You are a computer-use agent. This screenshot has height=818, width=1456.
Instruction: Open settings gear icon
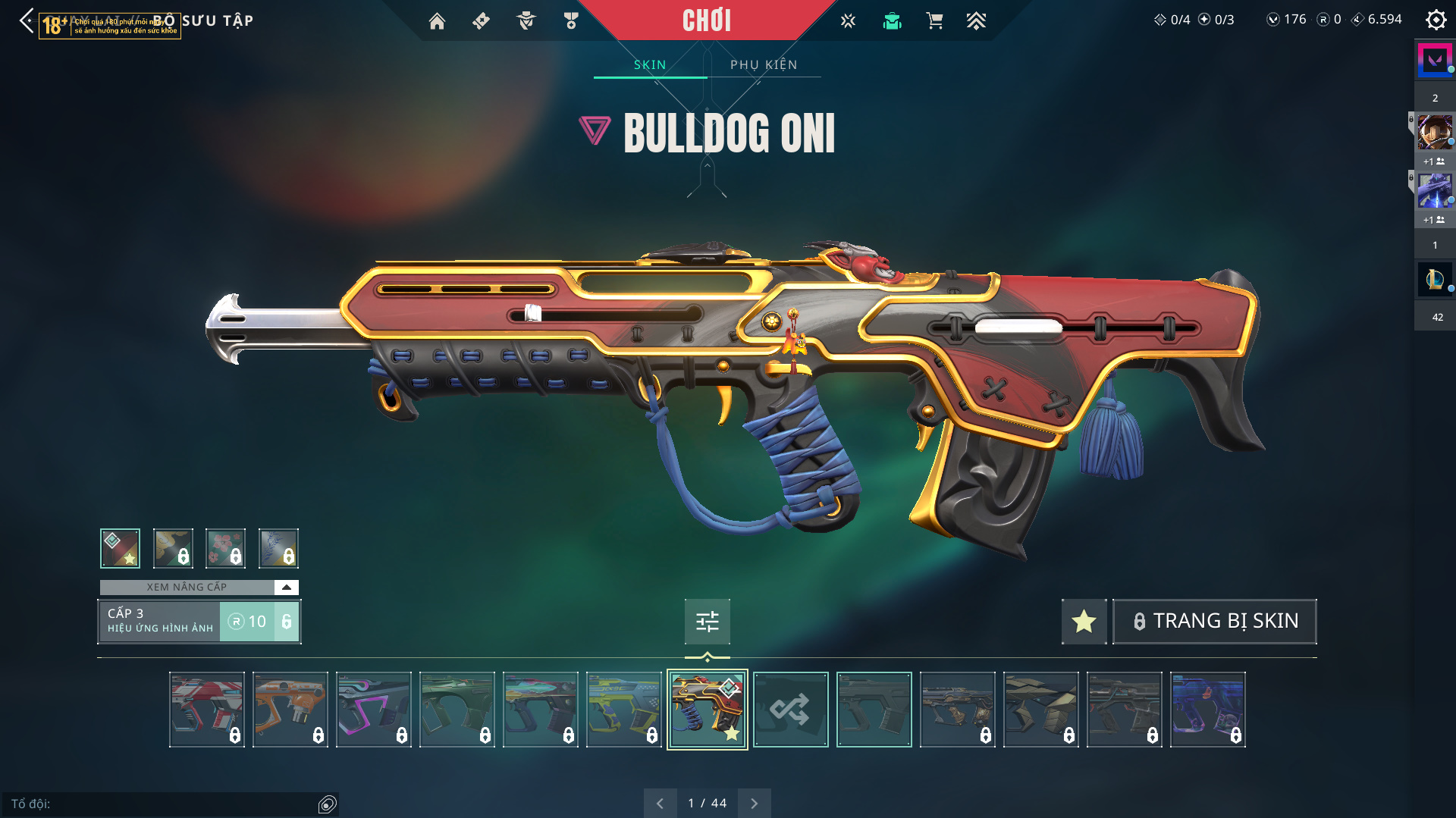1436,20
